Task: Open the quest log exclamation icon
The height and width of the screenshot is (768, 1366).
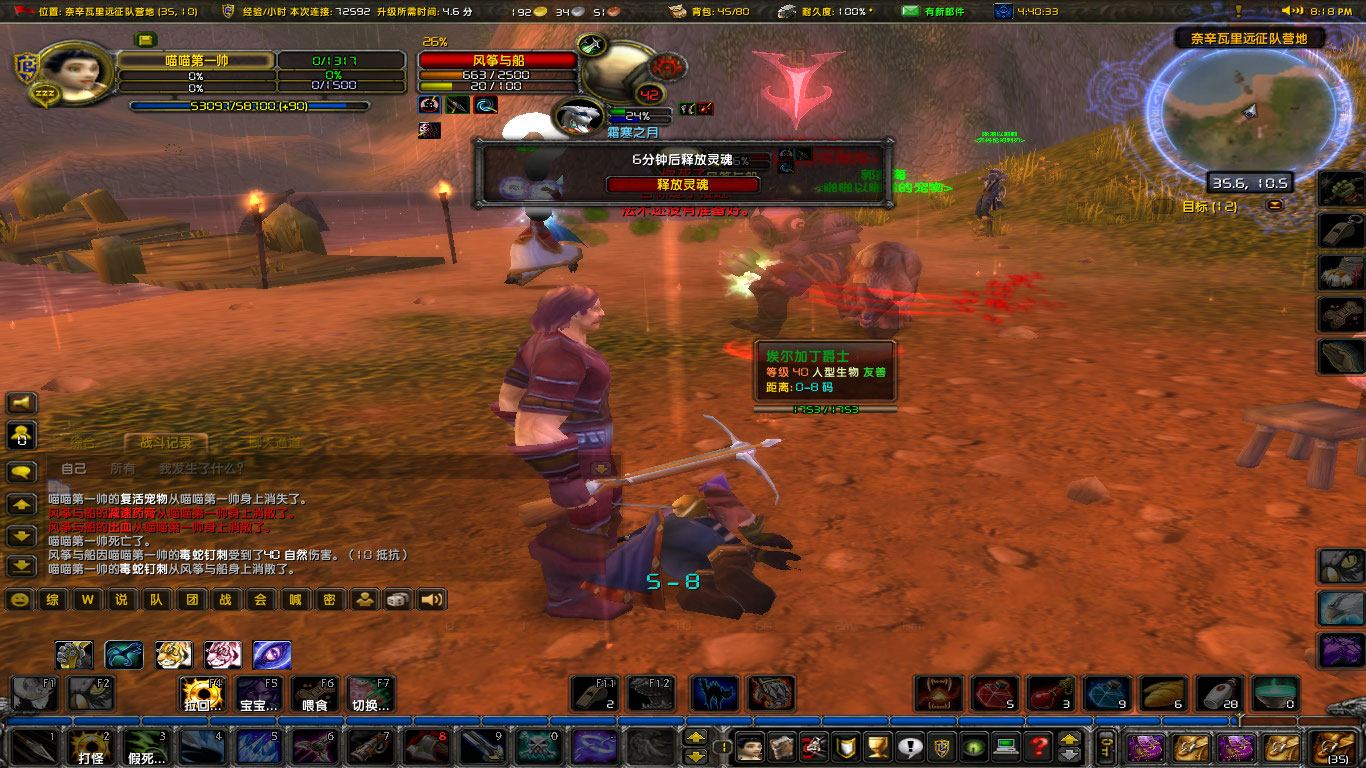Action: [909, 748]
